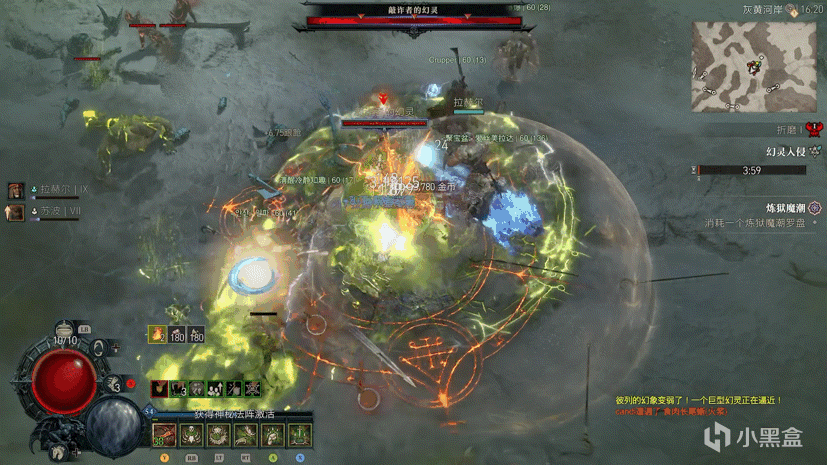Image resolution: width=827 pixels, height=465 pixels.
Task: Click the red 折磨 world tier icon
Action: point(813,129)
